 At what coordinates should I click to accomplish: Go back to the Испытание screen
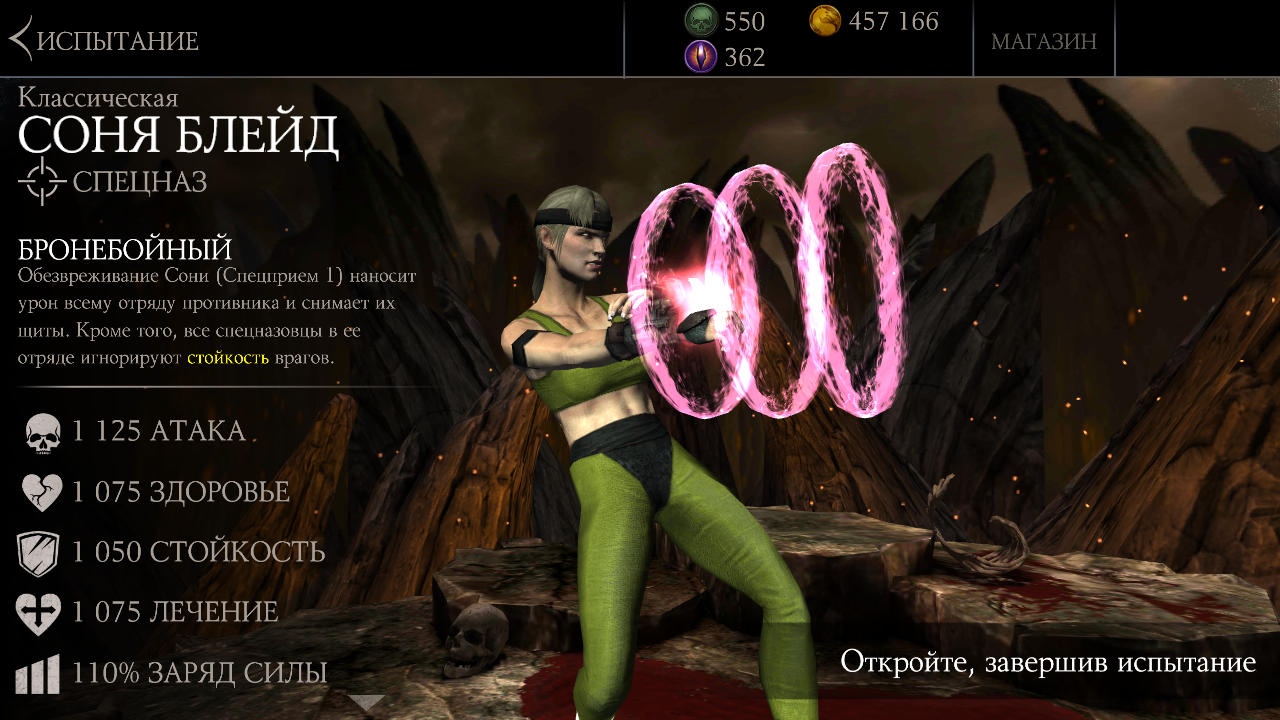[x=105, y=40]
